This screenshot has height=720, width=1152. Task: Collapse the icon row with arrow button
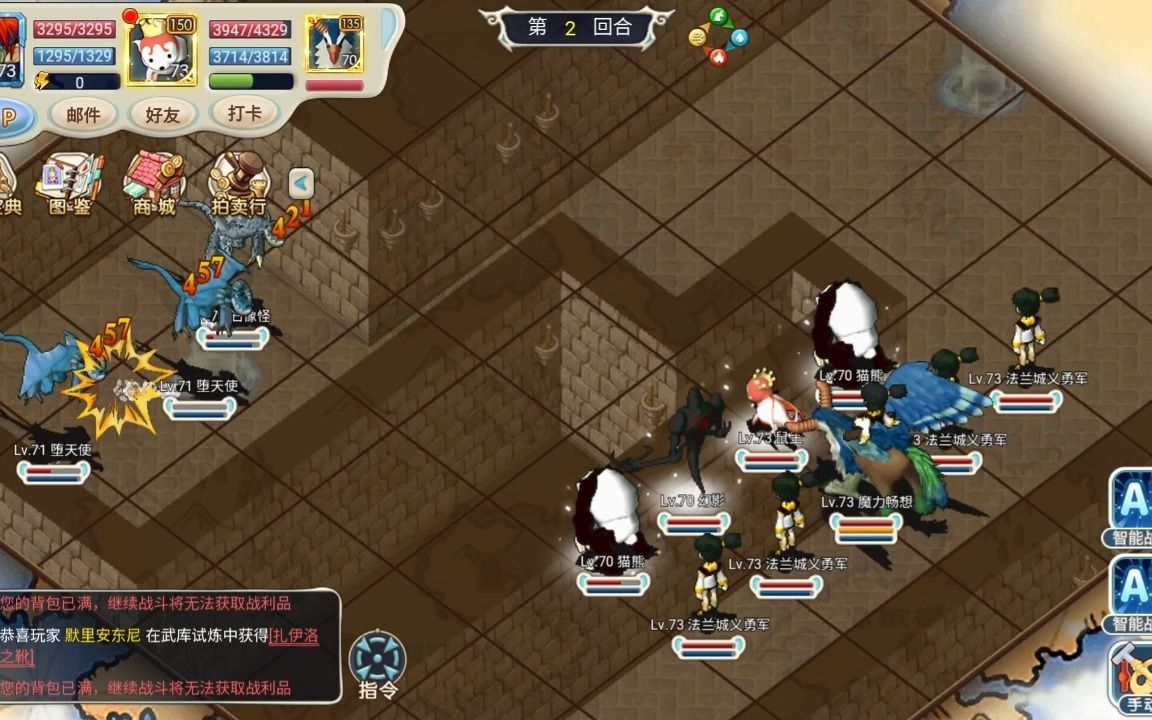pyautogui.click(x=301, y=183)
